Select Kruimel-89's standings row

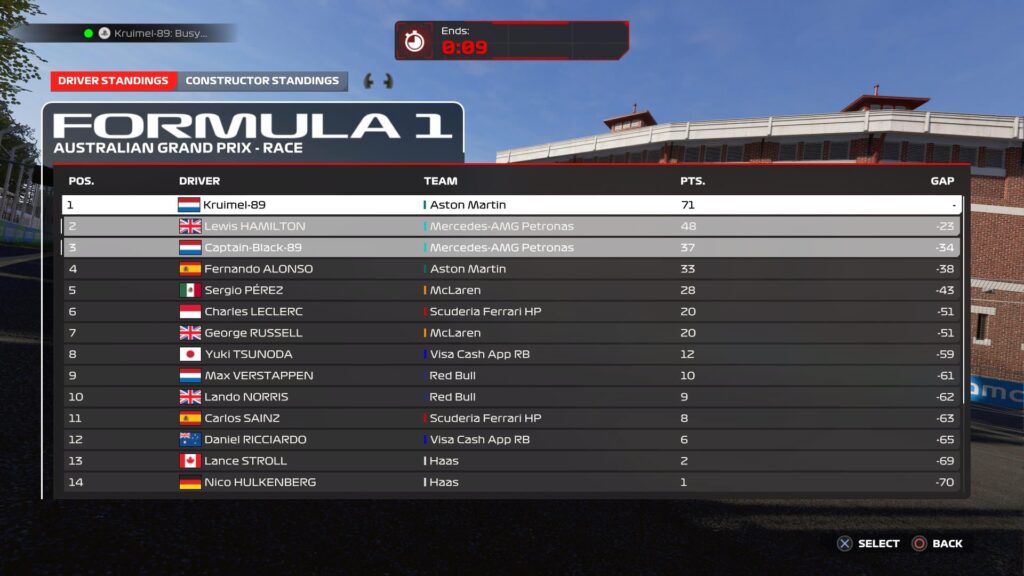click(x=511, y=205)
